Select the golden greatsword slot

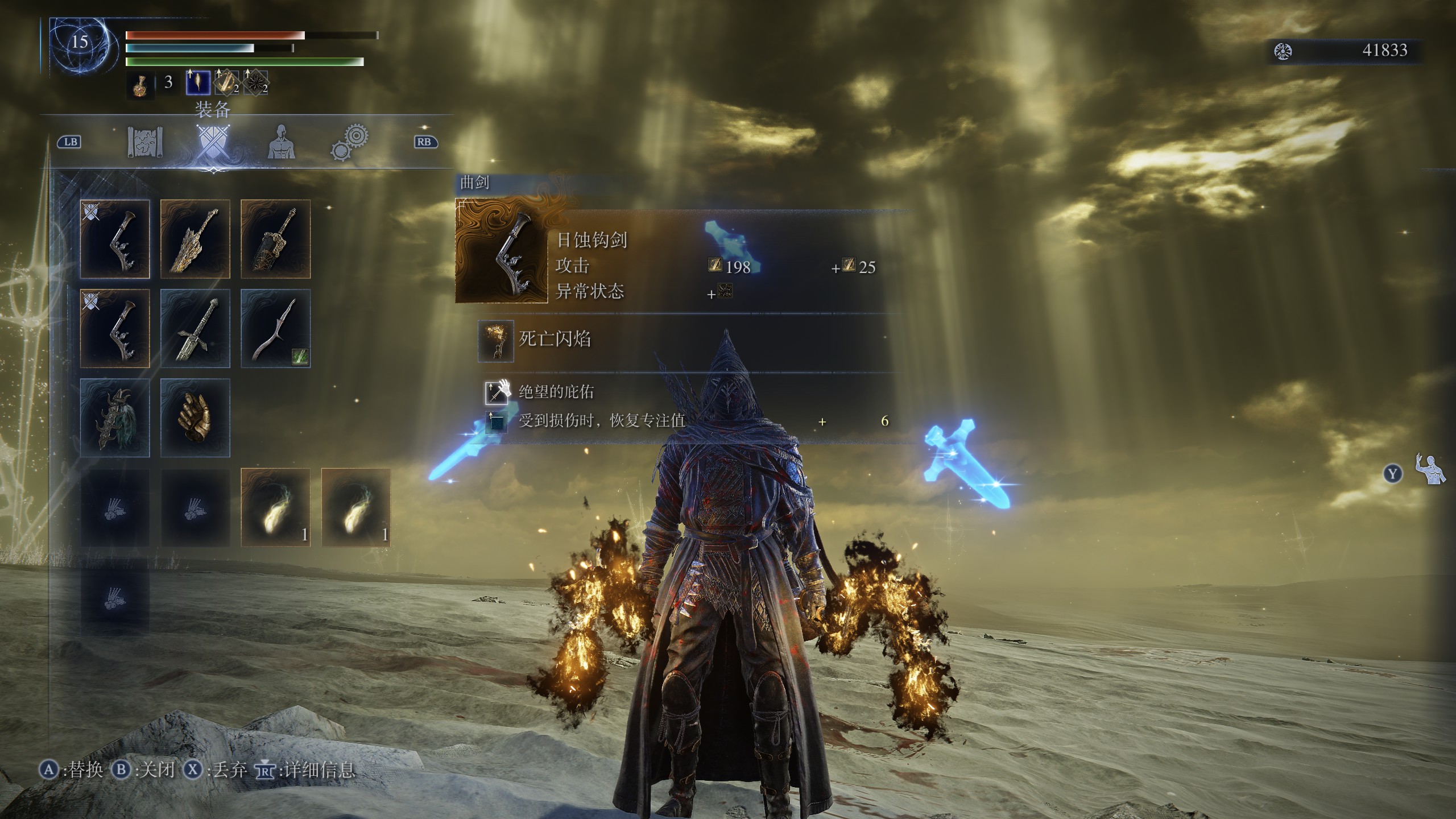(195, 239)
